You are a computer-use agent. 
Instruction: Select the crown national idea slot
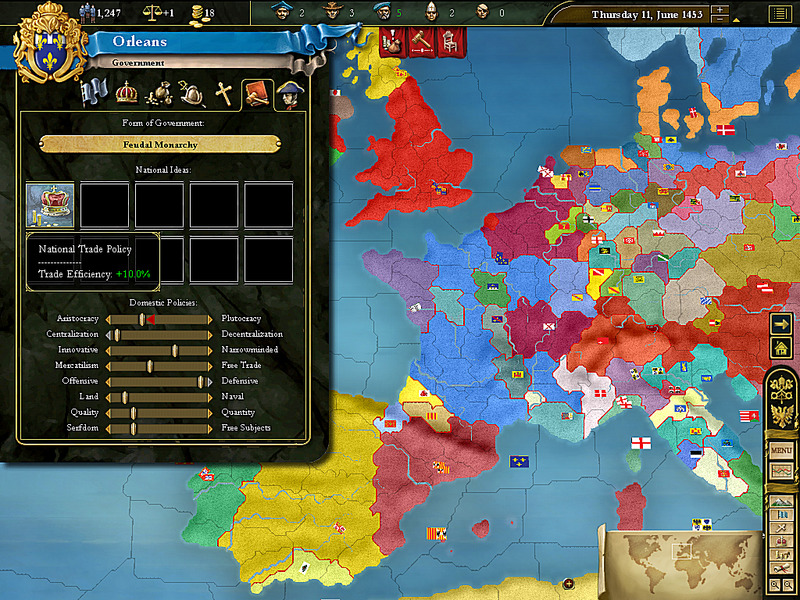(50, 205)
